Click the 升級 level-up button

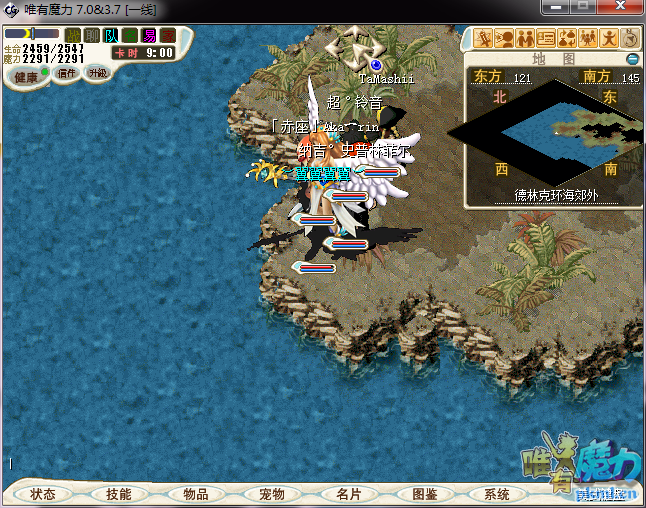tap(97, 73)
